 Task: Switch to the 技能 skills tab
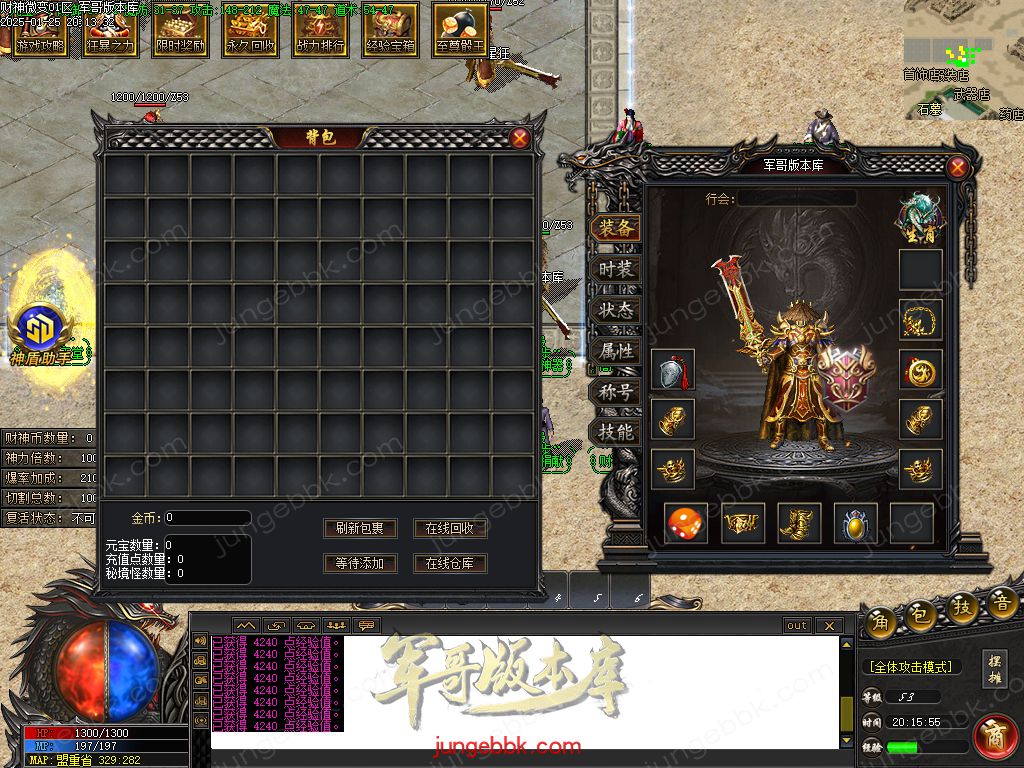[x=616, y=433]
